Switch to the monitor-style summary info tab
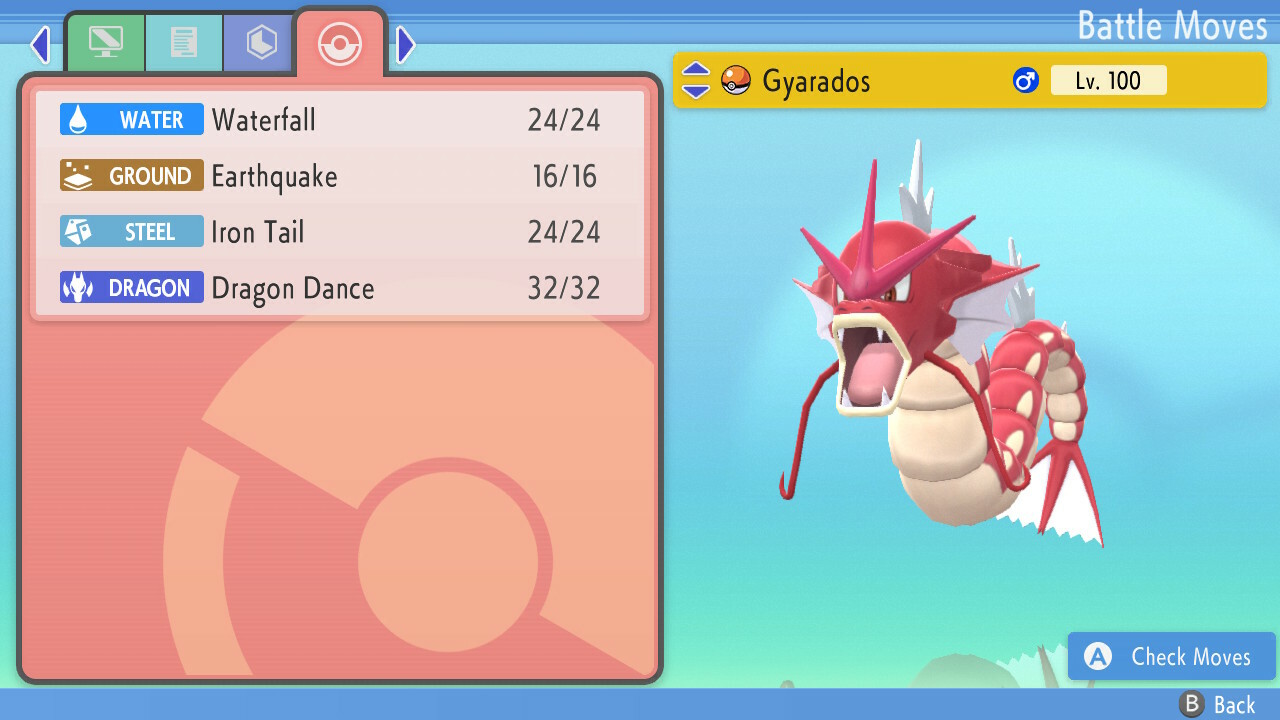The width and height of the screenshot is (1280, 720). 105,42
